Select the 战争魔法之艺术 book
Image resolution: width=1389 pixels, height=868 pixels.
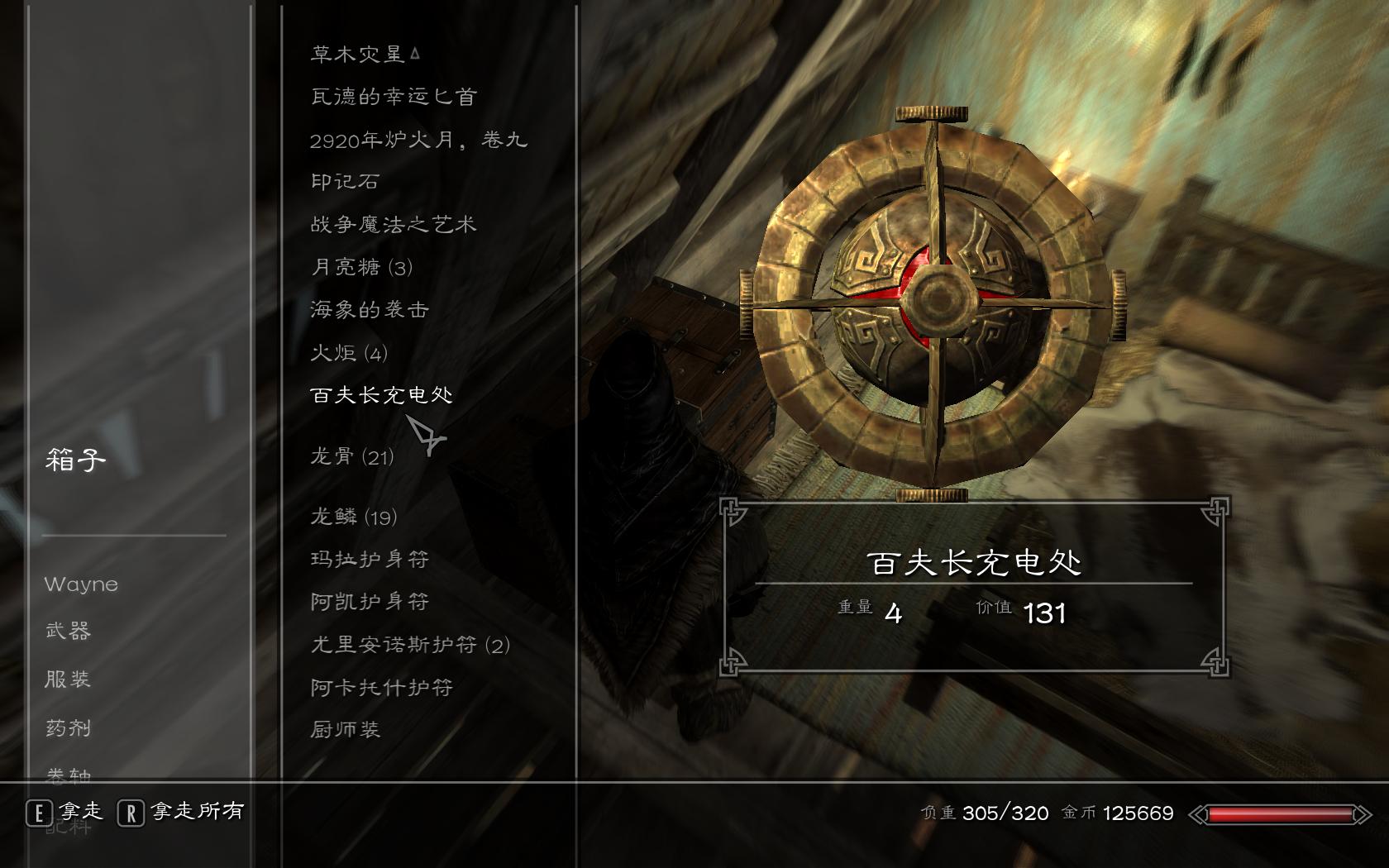[x=394, y=225]
